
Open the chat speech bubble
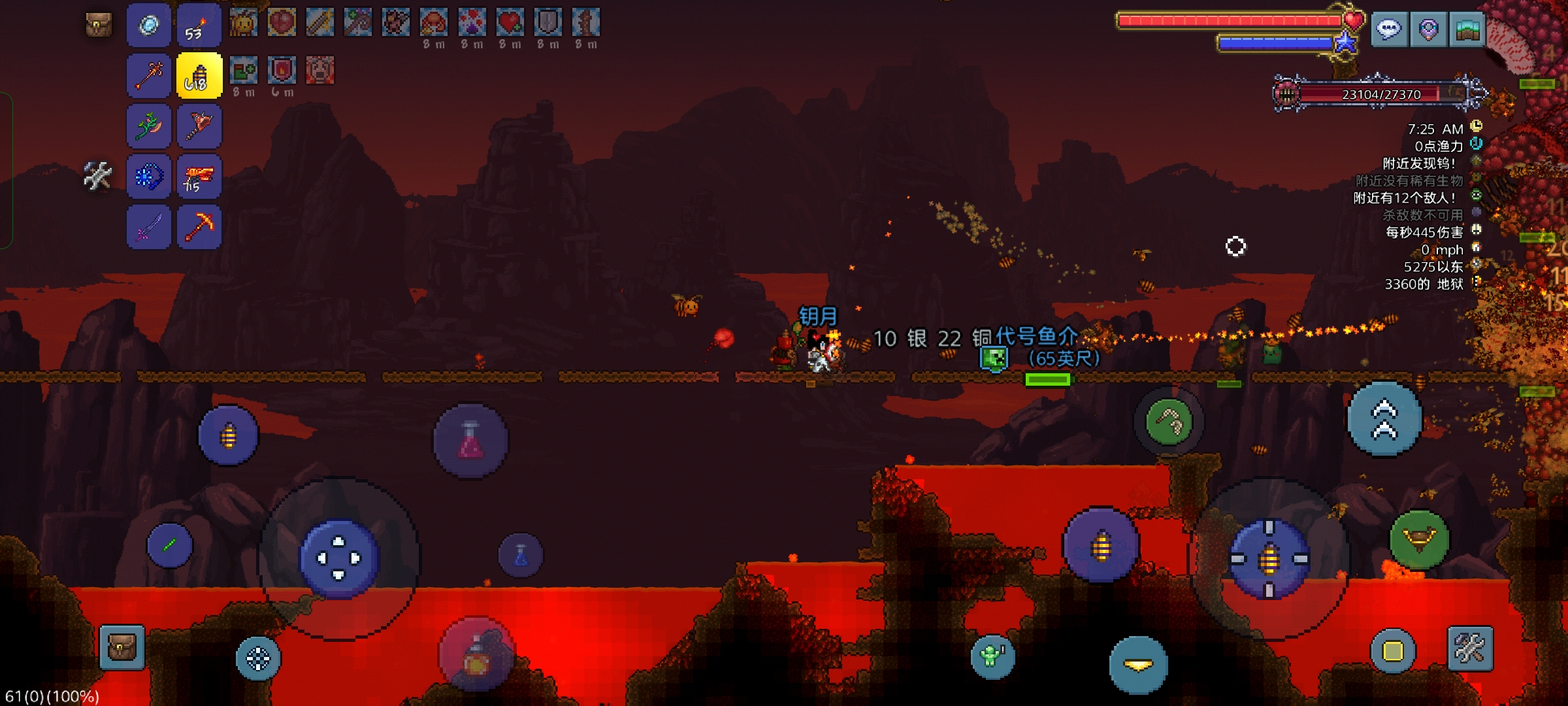1388,29
